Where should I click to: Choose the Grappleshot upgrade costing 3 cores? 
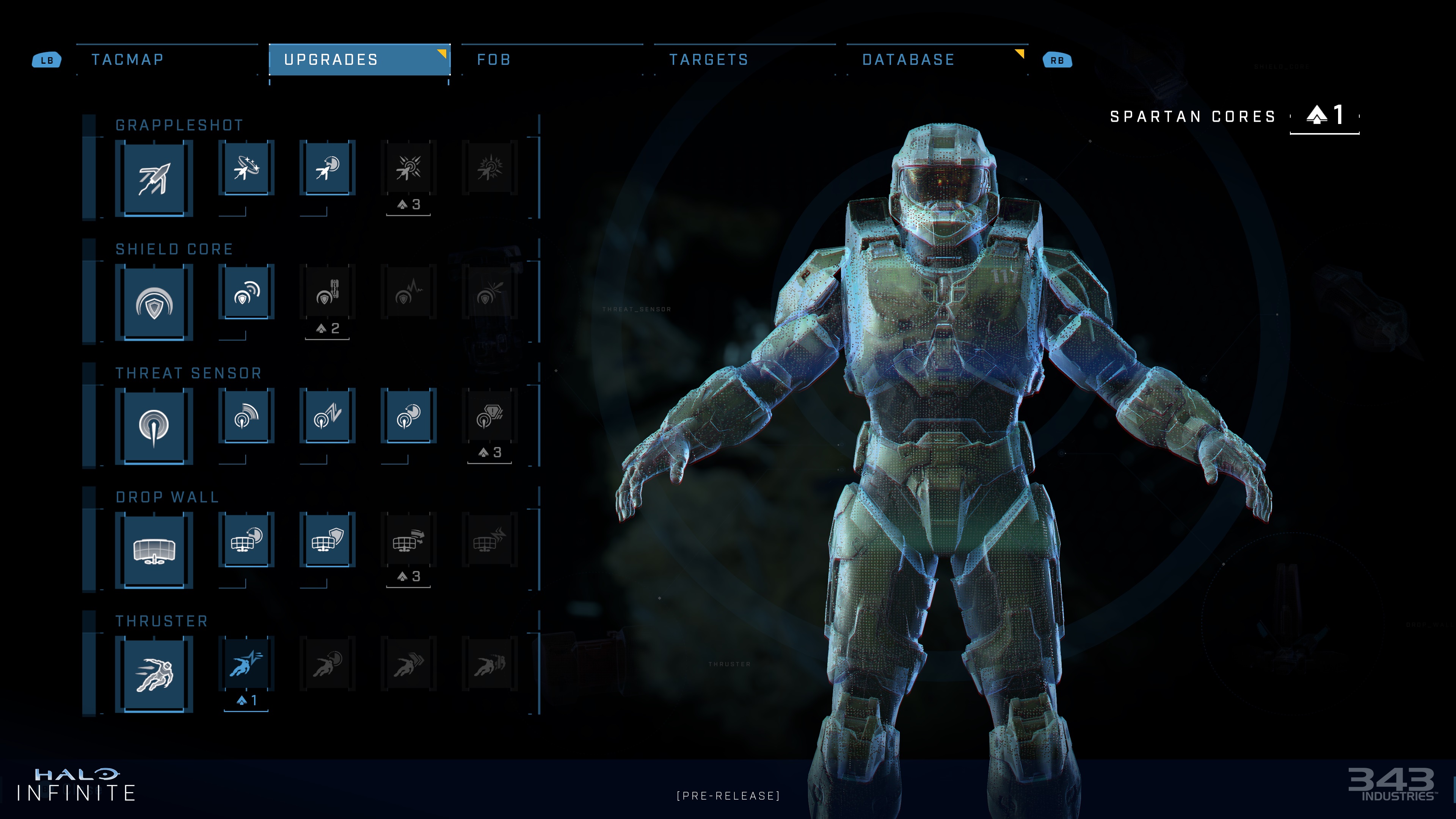pyautogui.click(x=408, y=168)
